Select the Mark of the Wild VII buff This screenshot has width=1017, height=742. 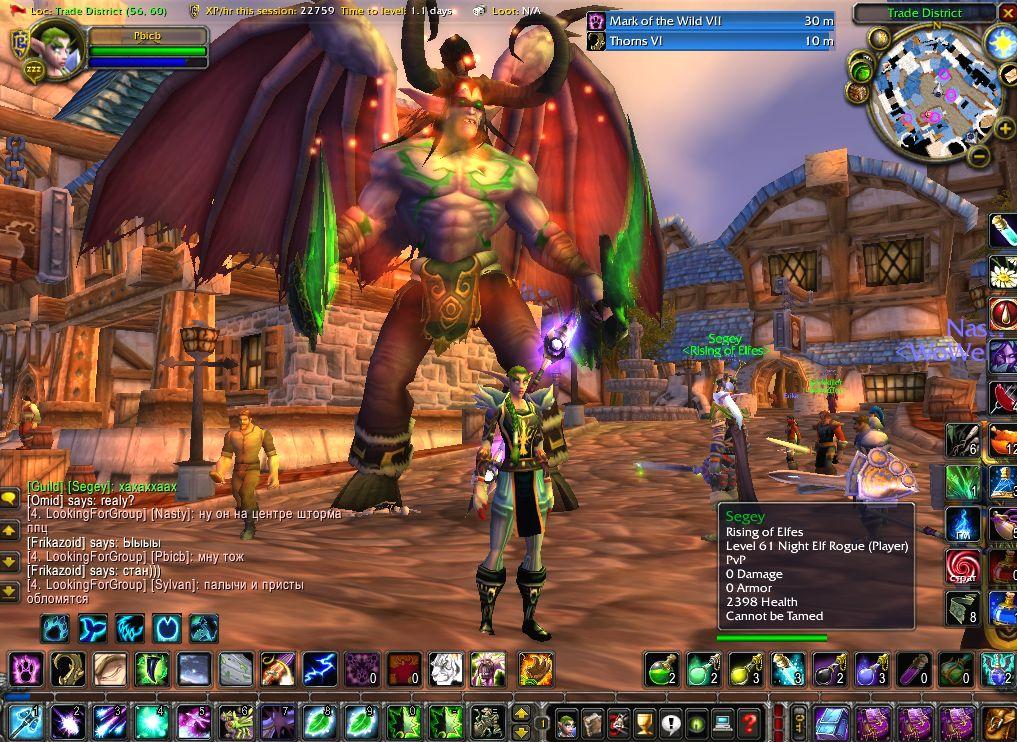(710, 21)
